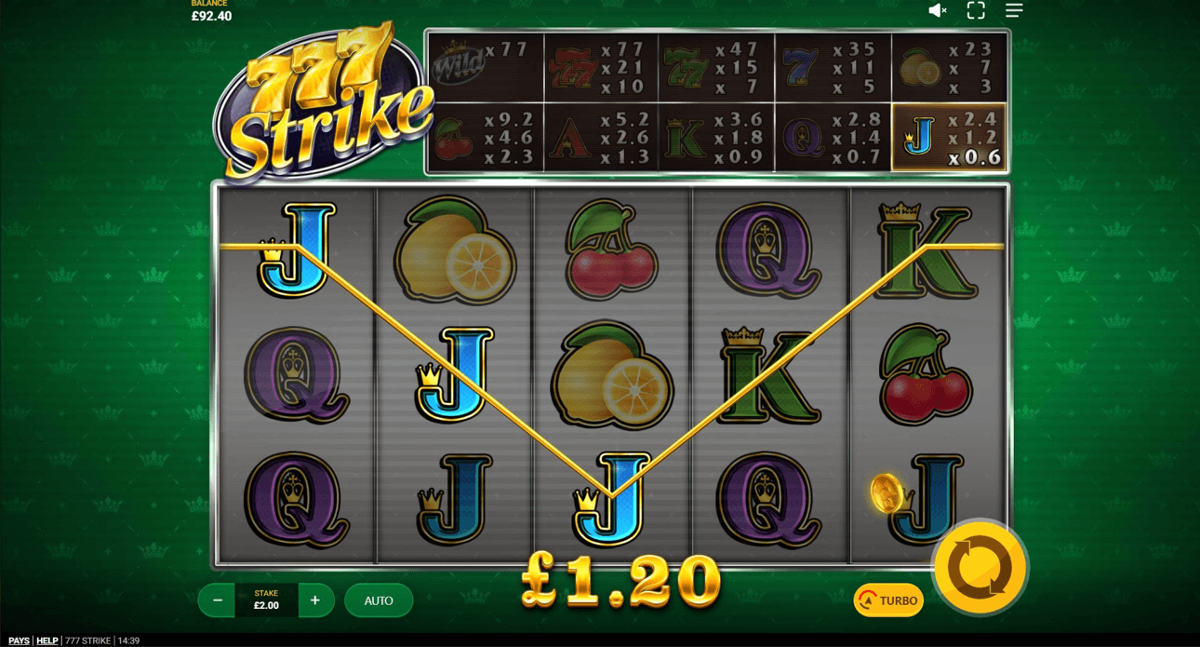
Task: Mute the game sound
Action: (x=937, y=10)
